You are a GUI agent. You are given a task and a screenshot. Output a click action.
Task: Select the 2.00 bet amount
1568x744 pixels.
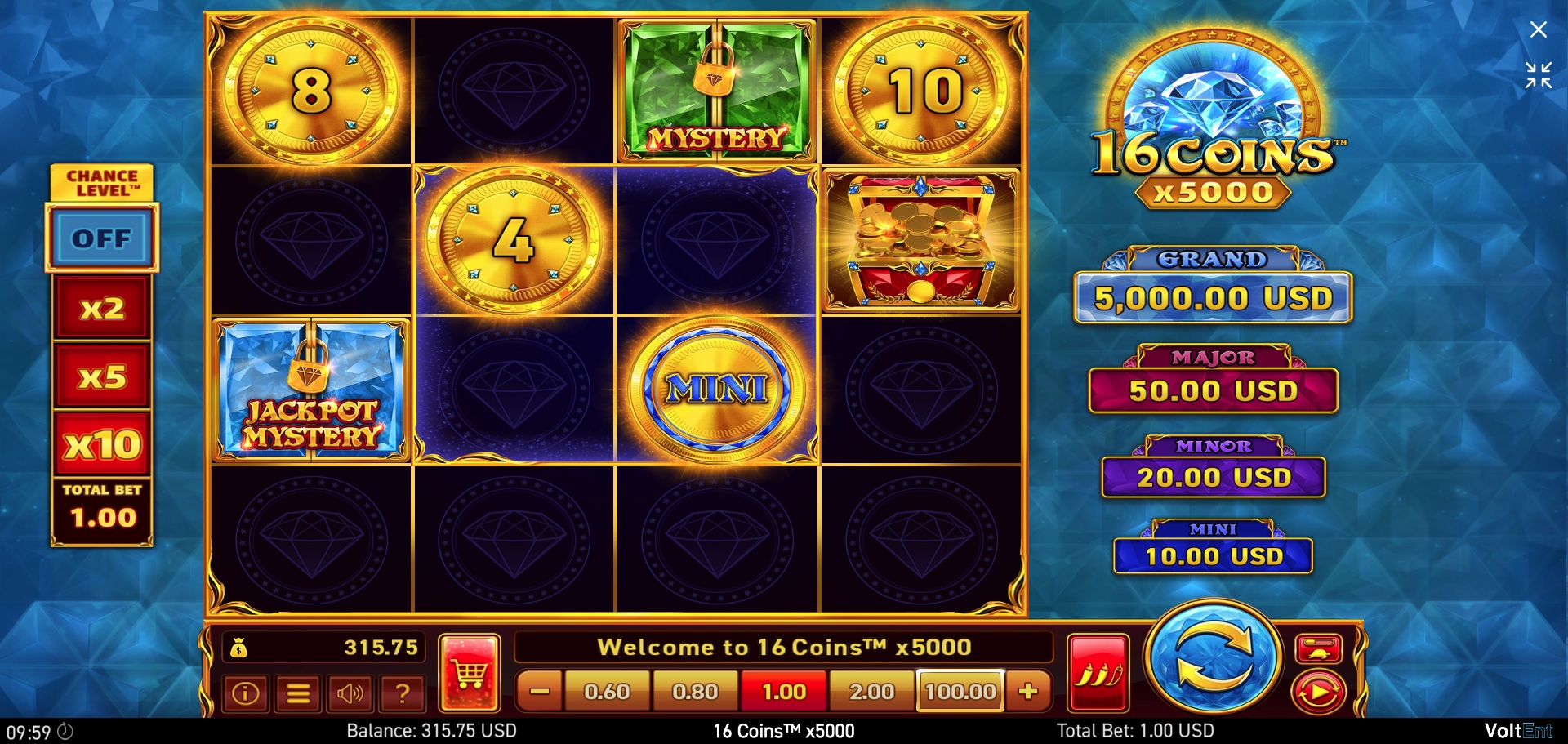871,691
